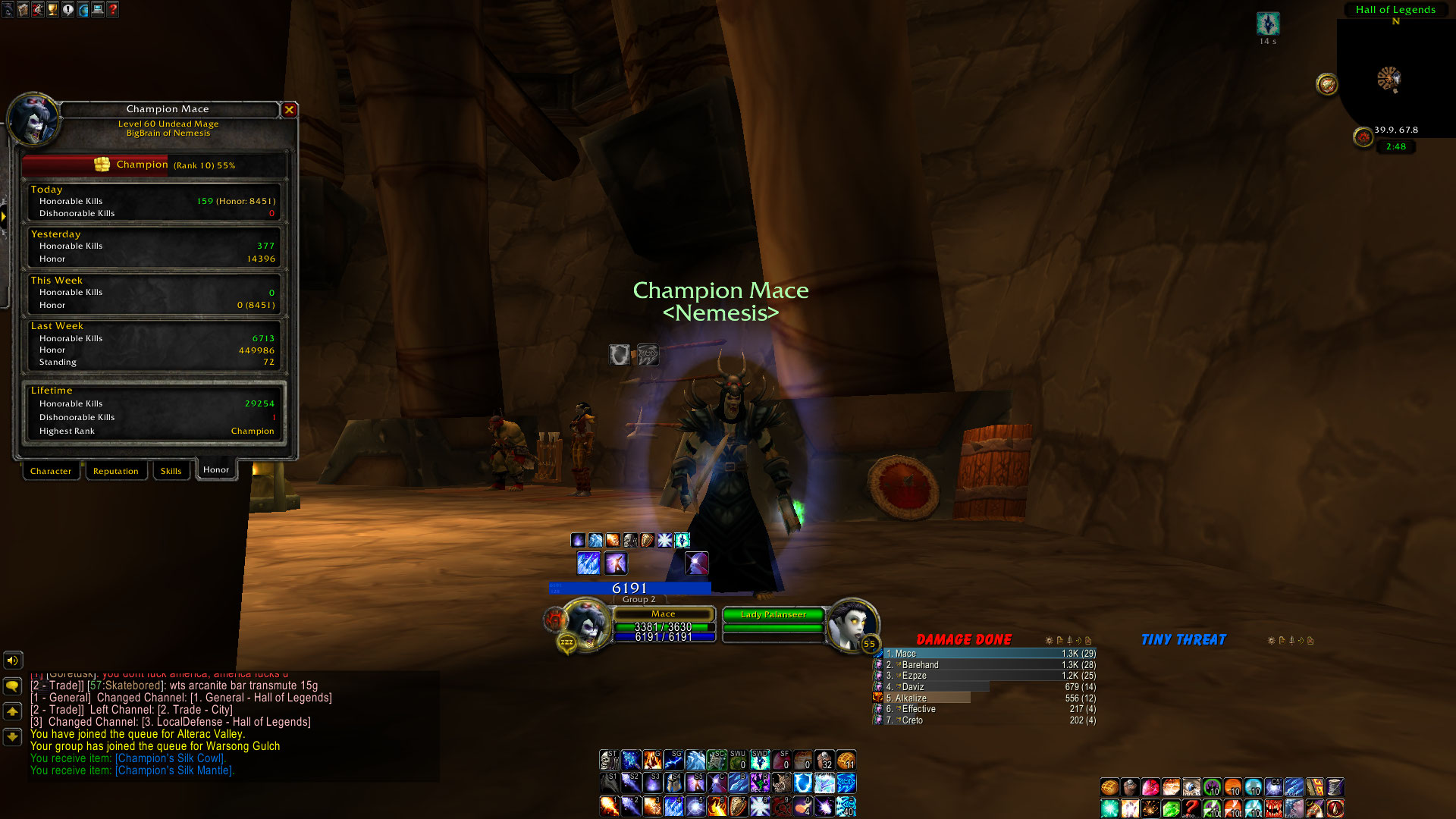Open the spellbook micro menu button
The image size is (1456, 819).
23,10
